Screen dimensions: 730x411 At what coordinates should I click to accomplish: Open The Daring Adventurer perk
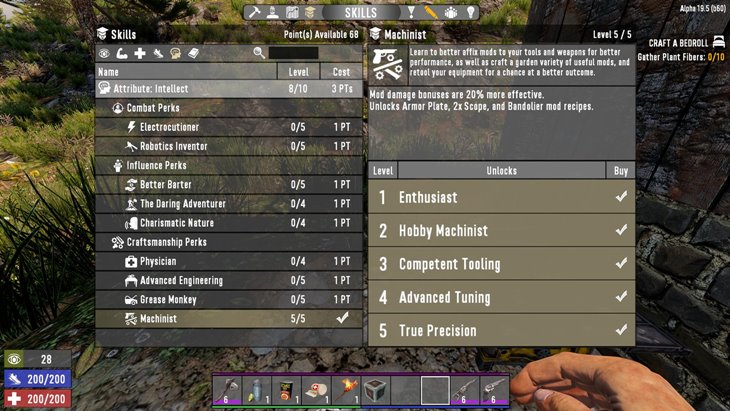click(x=229, y=204)
